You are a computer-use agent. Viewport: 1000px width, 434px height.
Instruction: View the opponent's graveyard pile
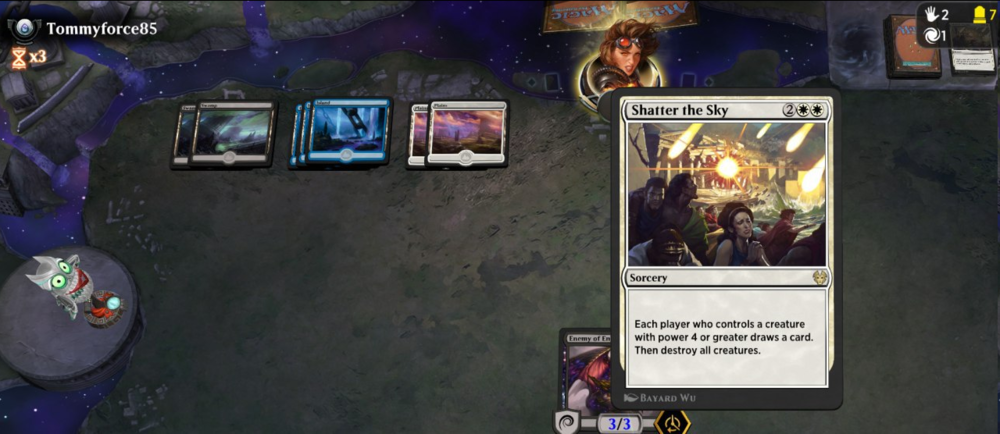[x=970, y=49]
